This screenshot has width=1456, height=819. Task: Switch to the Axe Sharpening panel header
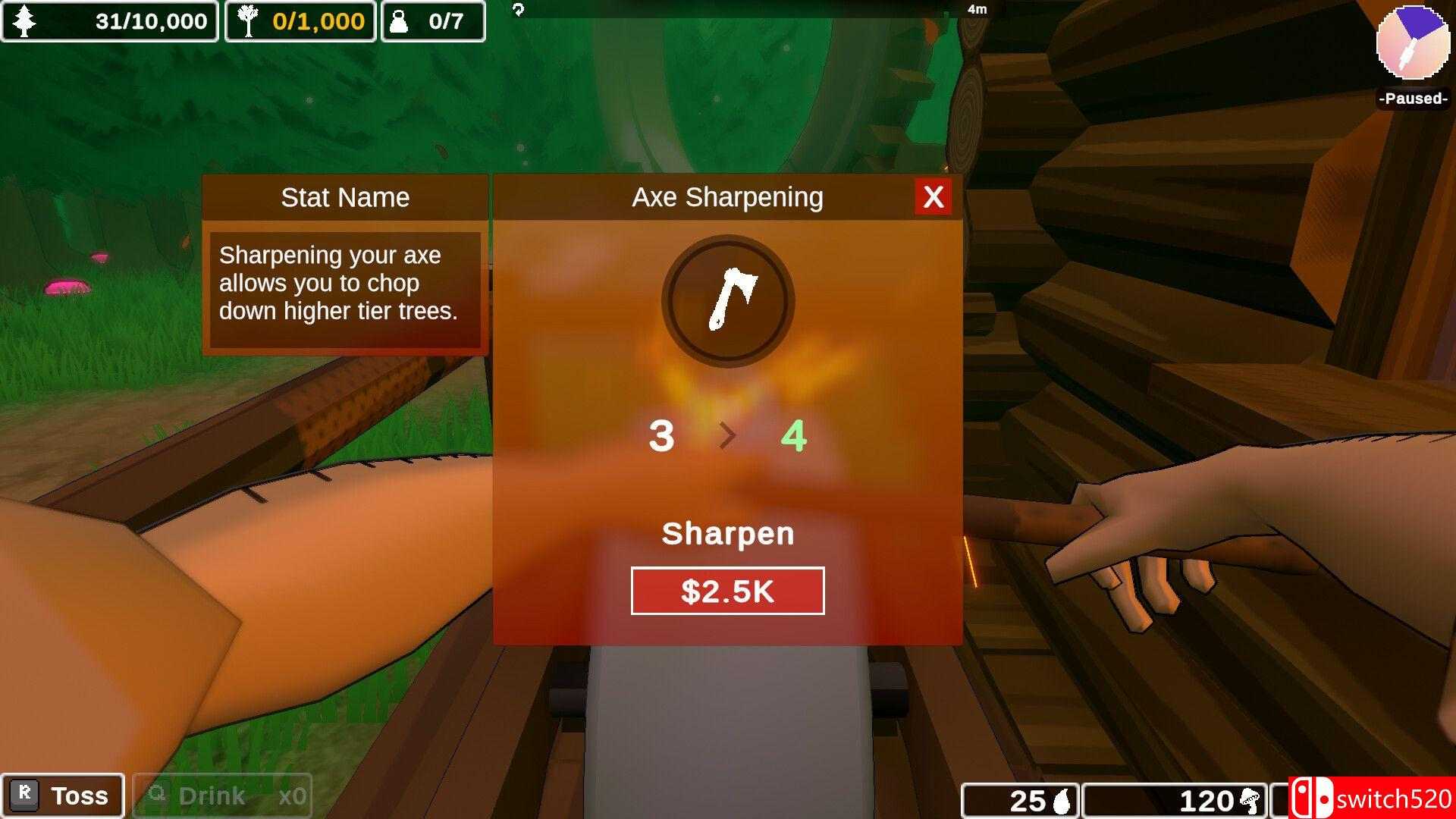coord(726,196)
